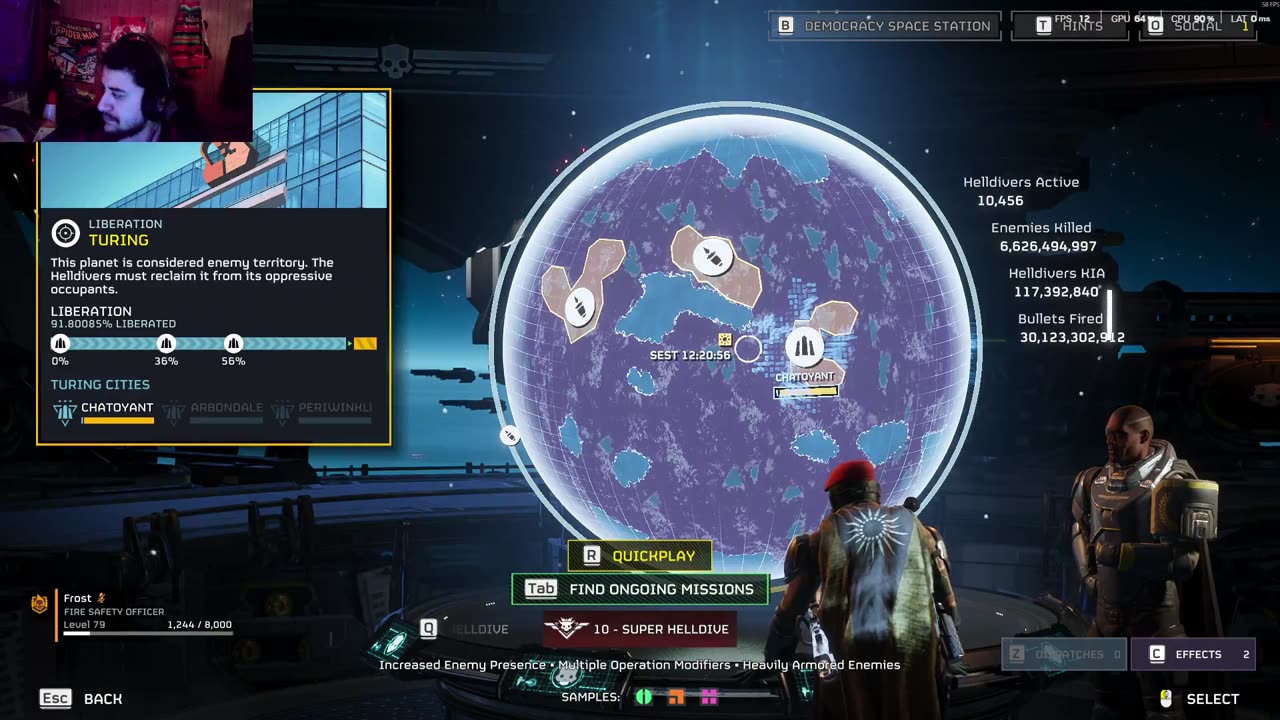Open the Dispatches panel

pos(1064,654)
